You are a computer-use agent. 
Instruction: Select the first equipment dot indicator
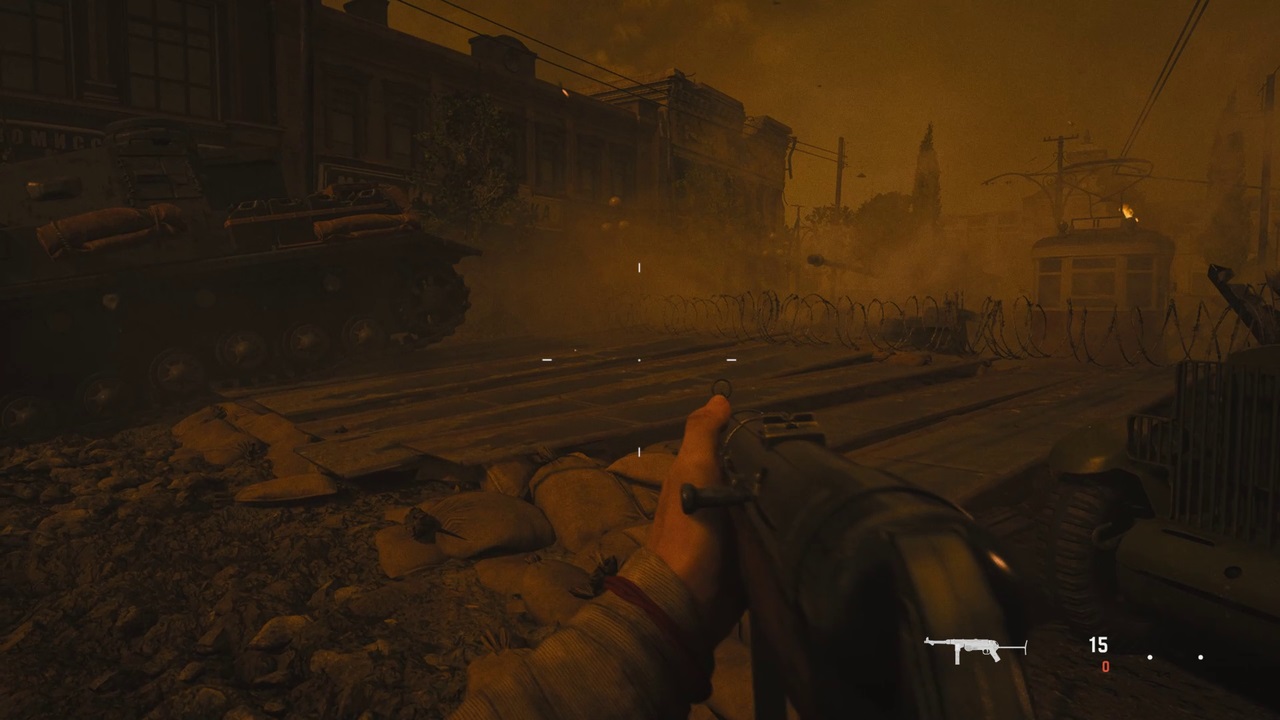(x=1150, y=658)
